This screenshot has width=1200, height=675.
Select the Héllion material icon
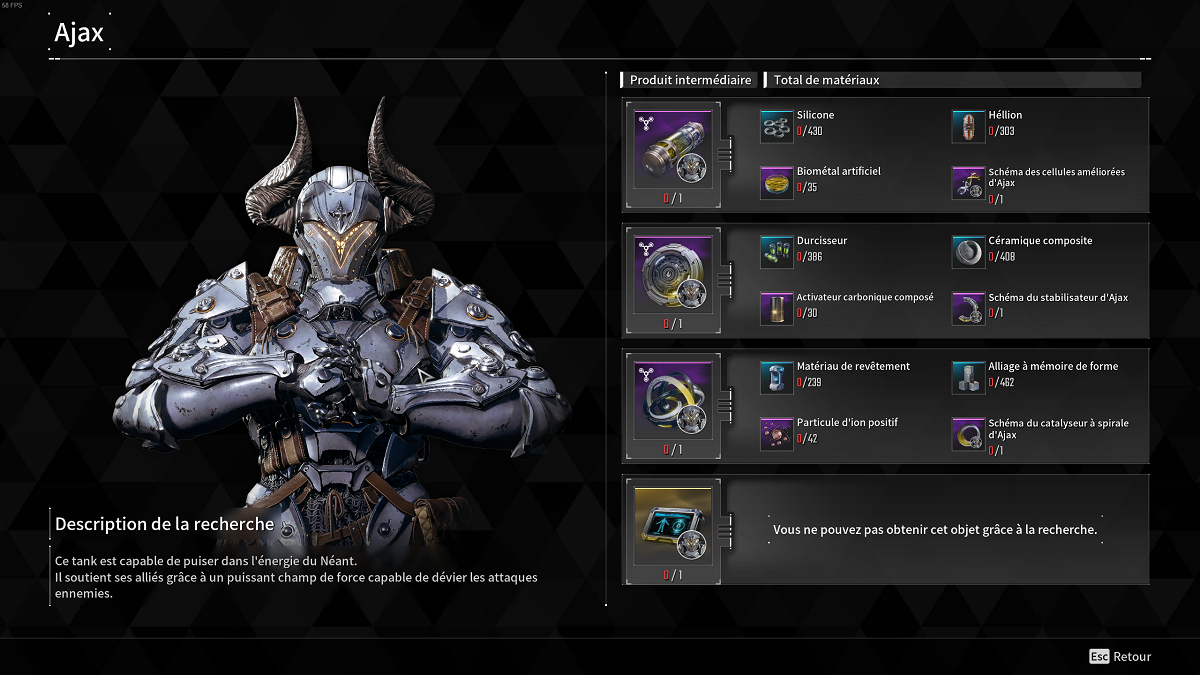pyautogui.click(x=968, y=127)
